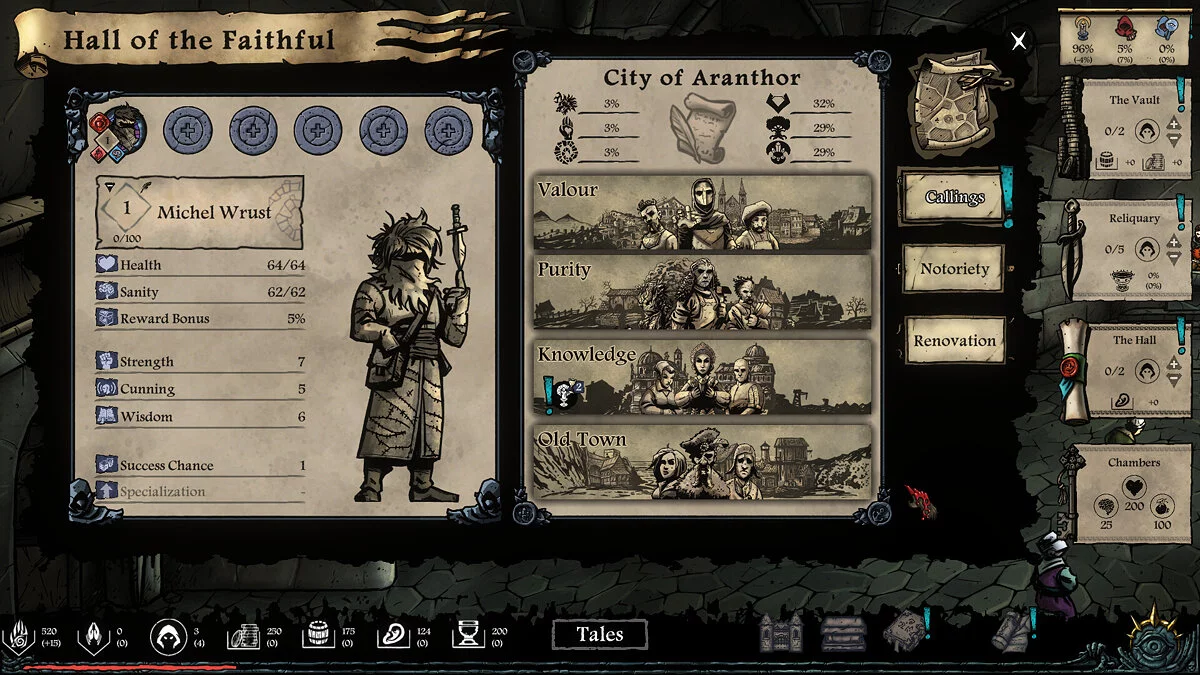Open the stone chest icon
The image size is (1200, 675).
(841, 633)
